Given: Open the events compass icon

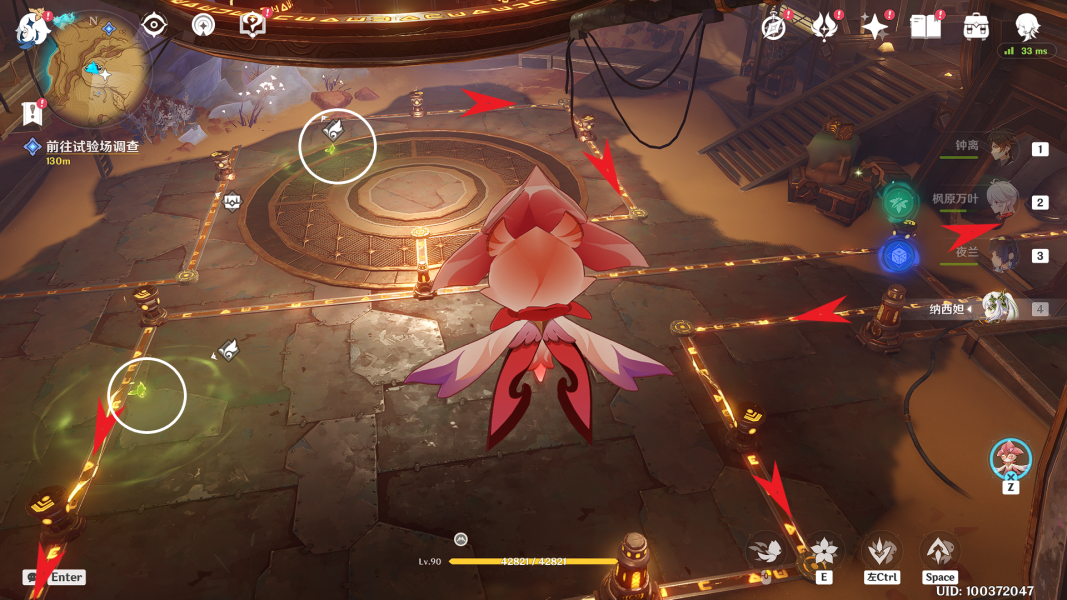Looking at the screenshot, I should pyautogui.click(x=773, y=27).
